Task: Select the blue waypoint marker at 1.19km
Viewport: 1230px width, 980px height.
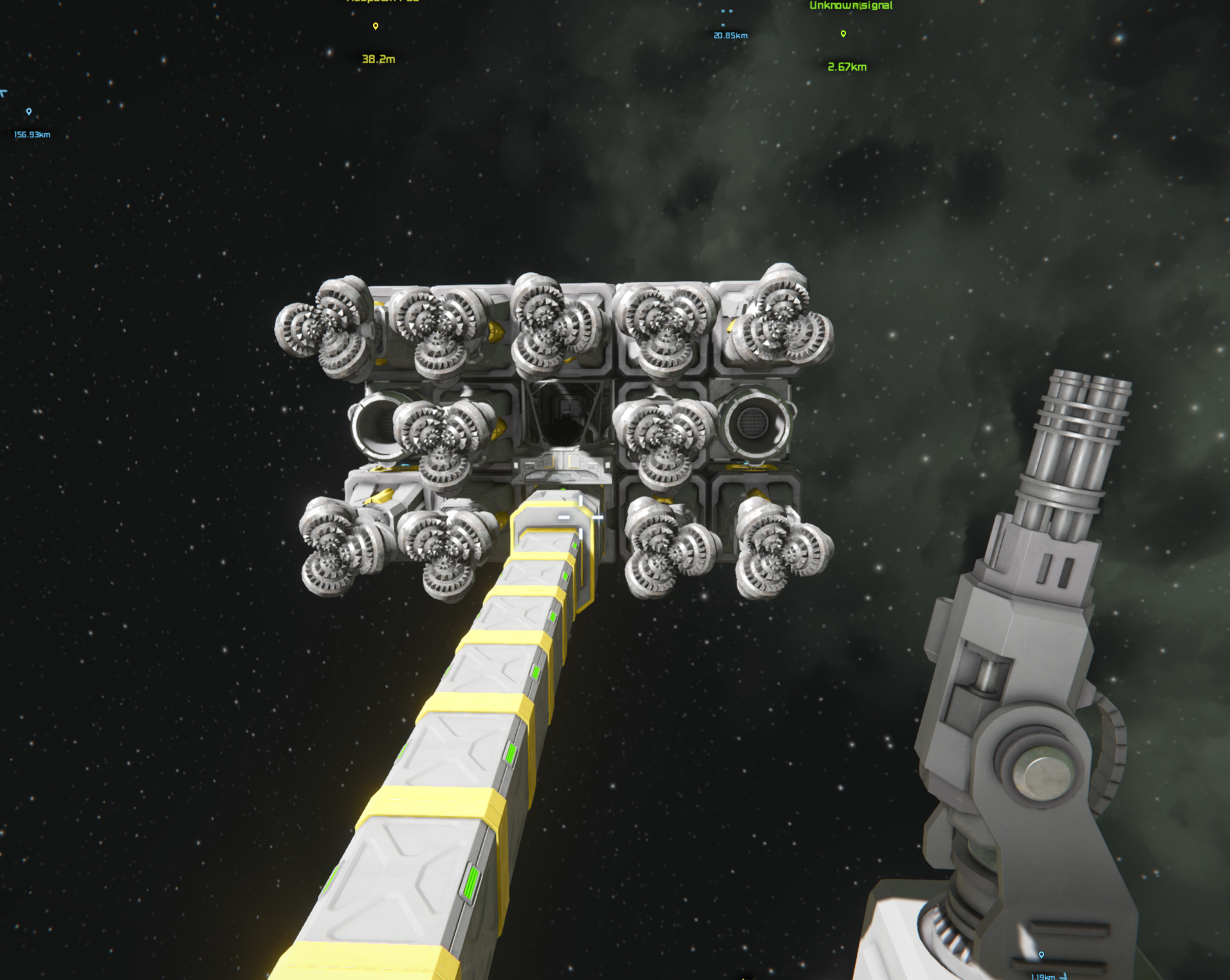Action: (1042, 955)
